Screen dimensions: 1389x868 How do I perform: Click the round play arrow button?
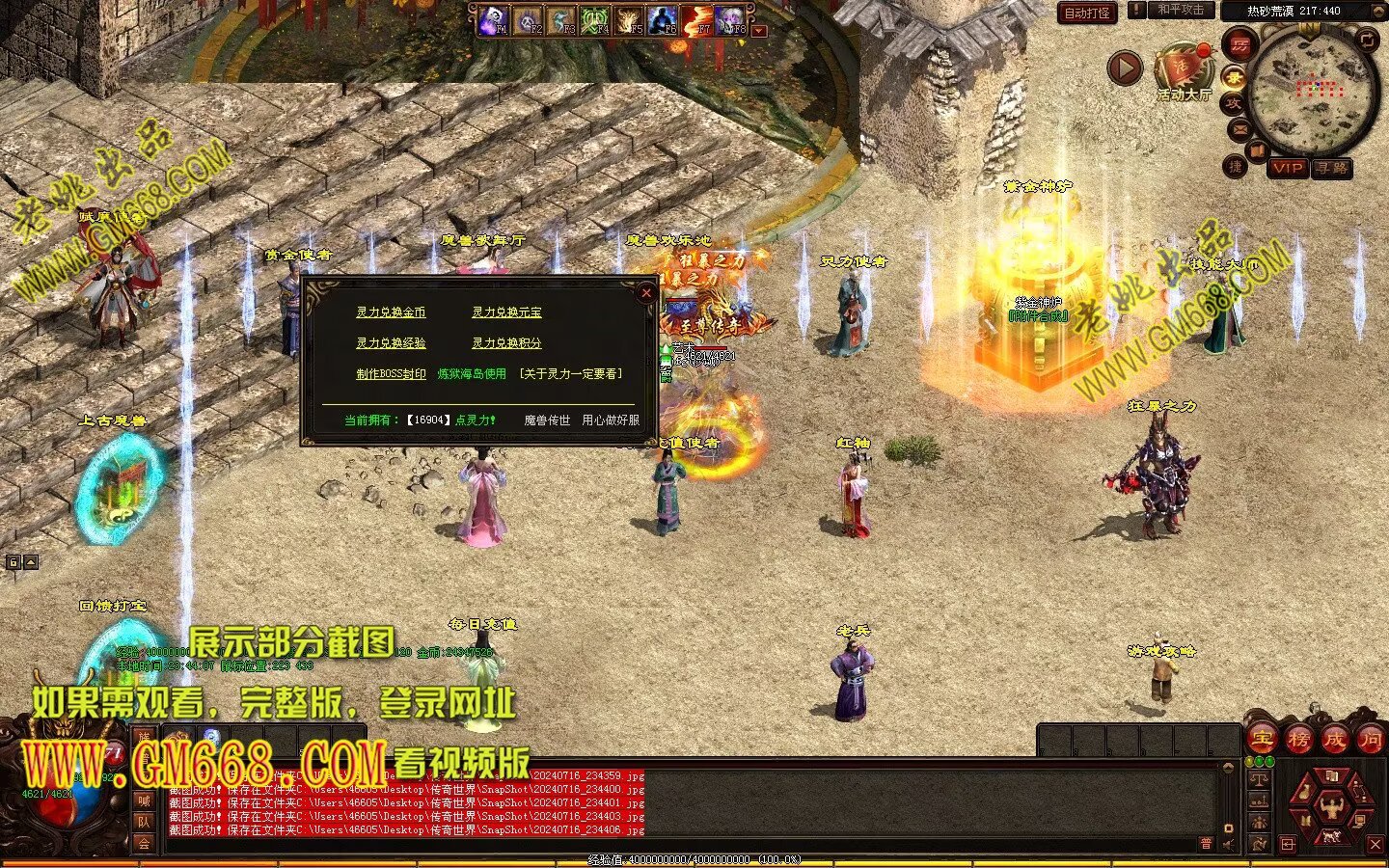pos(1125,68)
